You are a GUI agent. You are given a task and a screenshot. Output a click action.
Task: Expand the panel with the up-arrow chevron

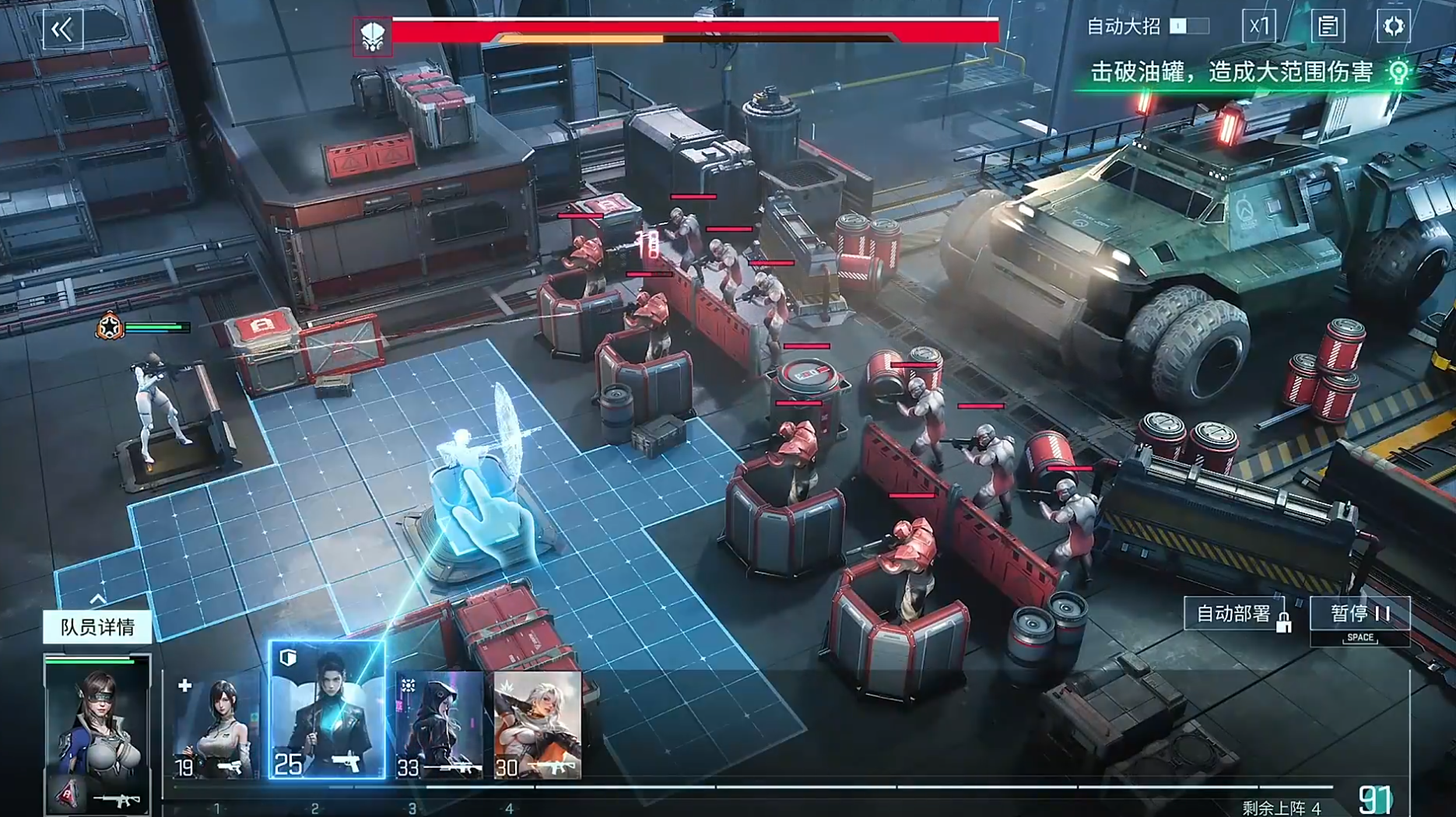pos(98,598)
